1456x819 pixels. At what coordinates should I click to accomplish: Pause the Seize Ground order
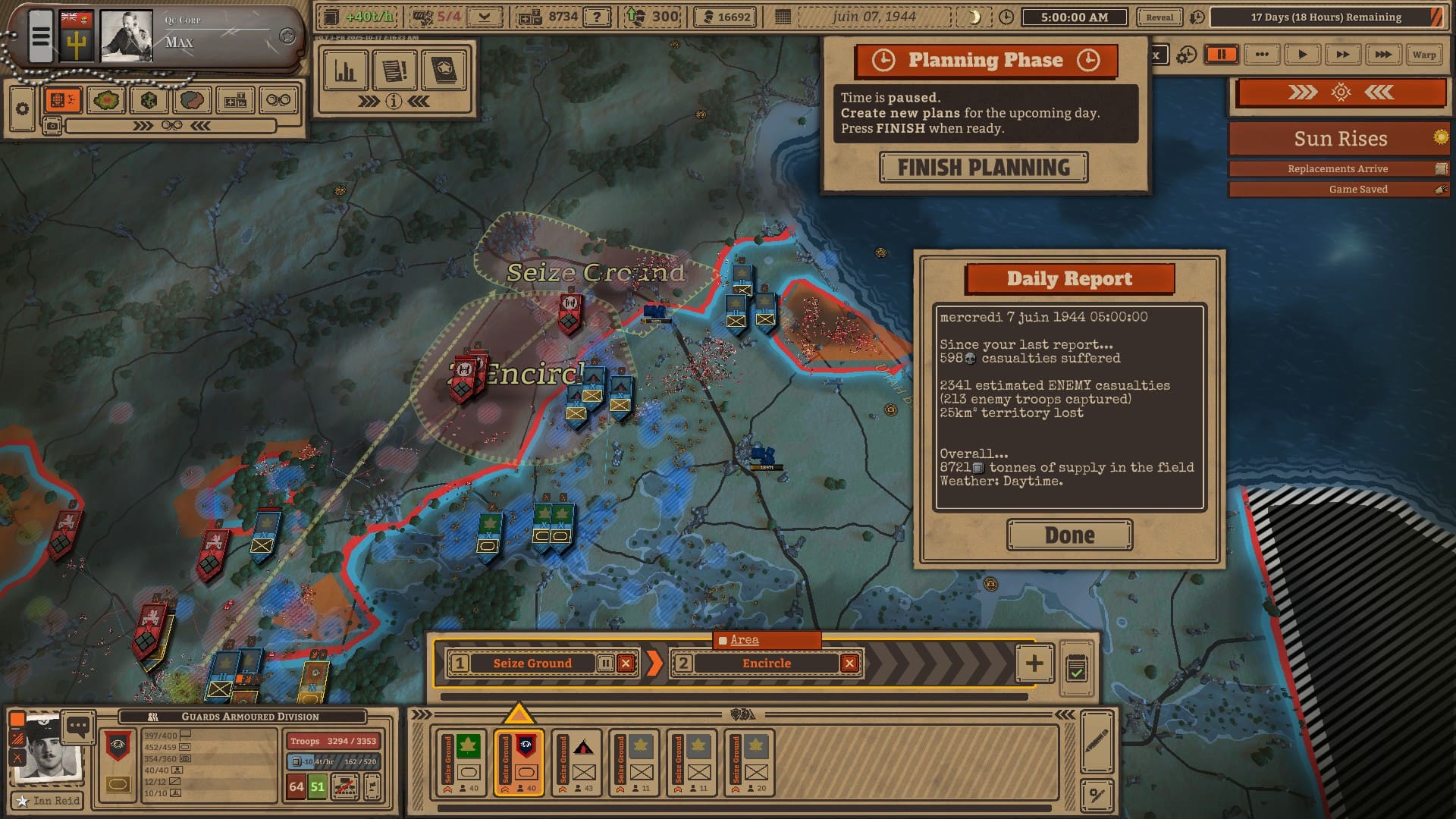(x=605, y=664)
